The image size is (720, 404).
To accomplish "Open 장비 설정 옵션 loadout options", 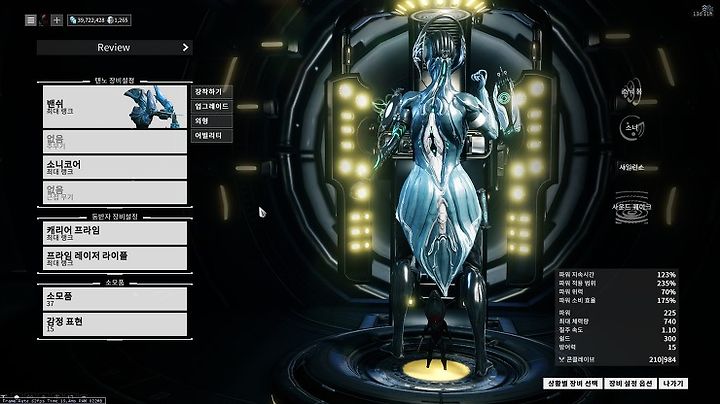I will coord(632,383).
